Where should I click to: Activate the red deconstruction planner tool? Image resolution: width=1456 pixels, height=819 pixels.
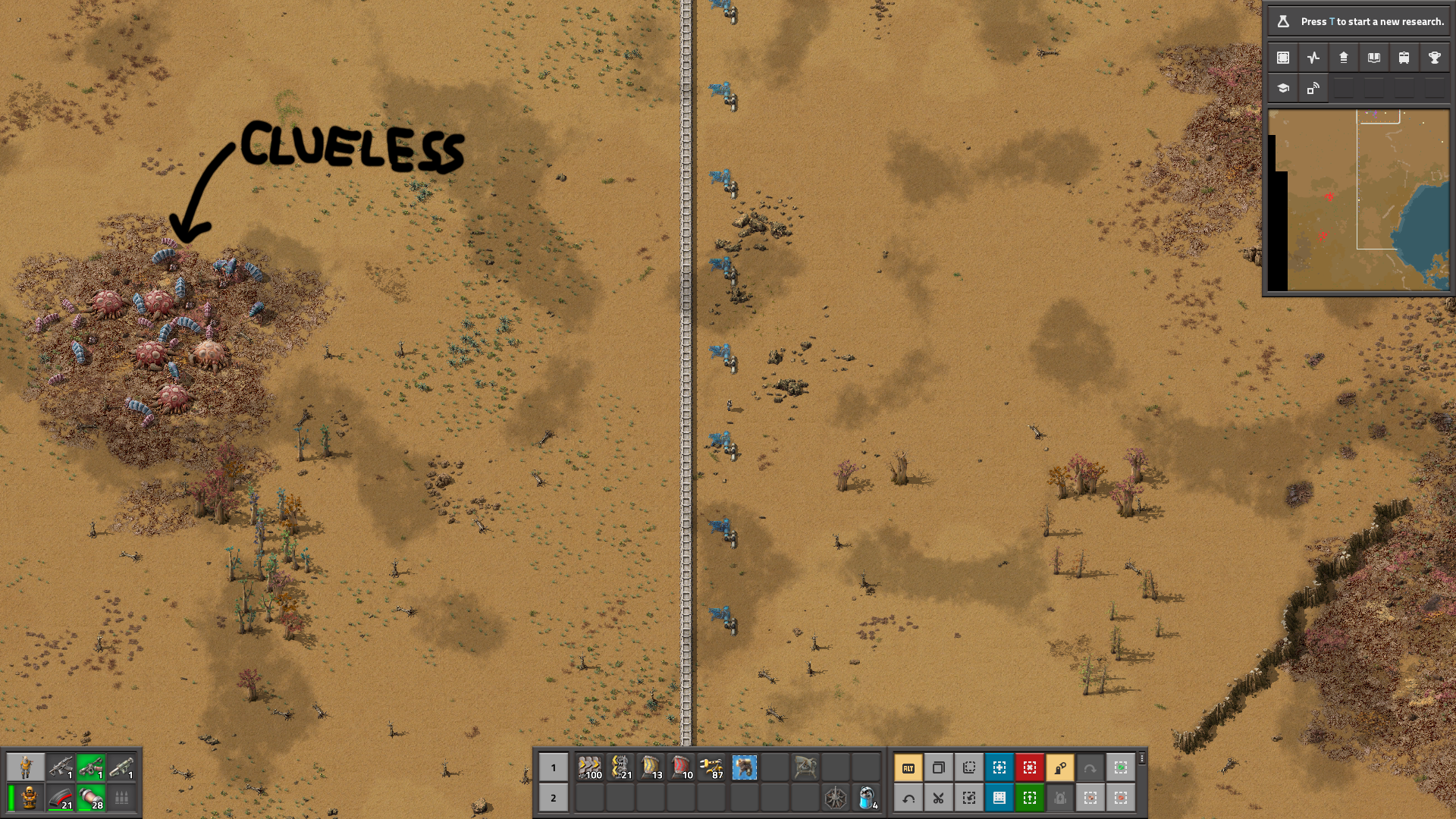[1029, 767]
